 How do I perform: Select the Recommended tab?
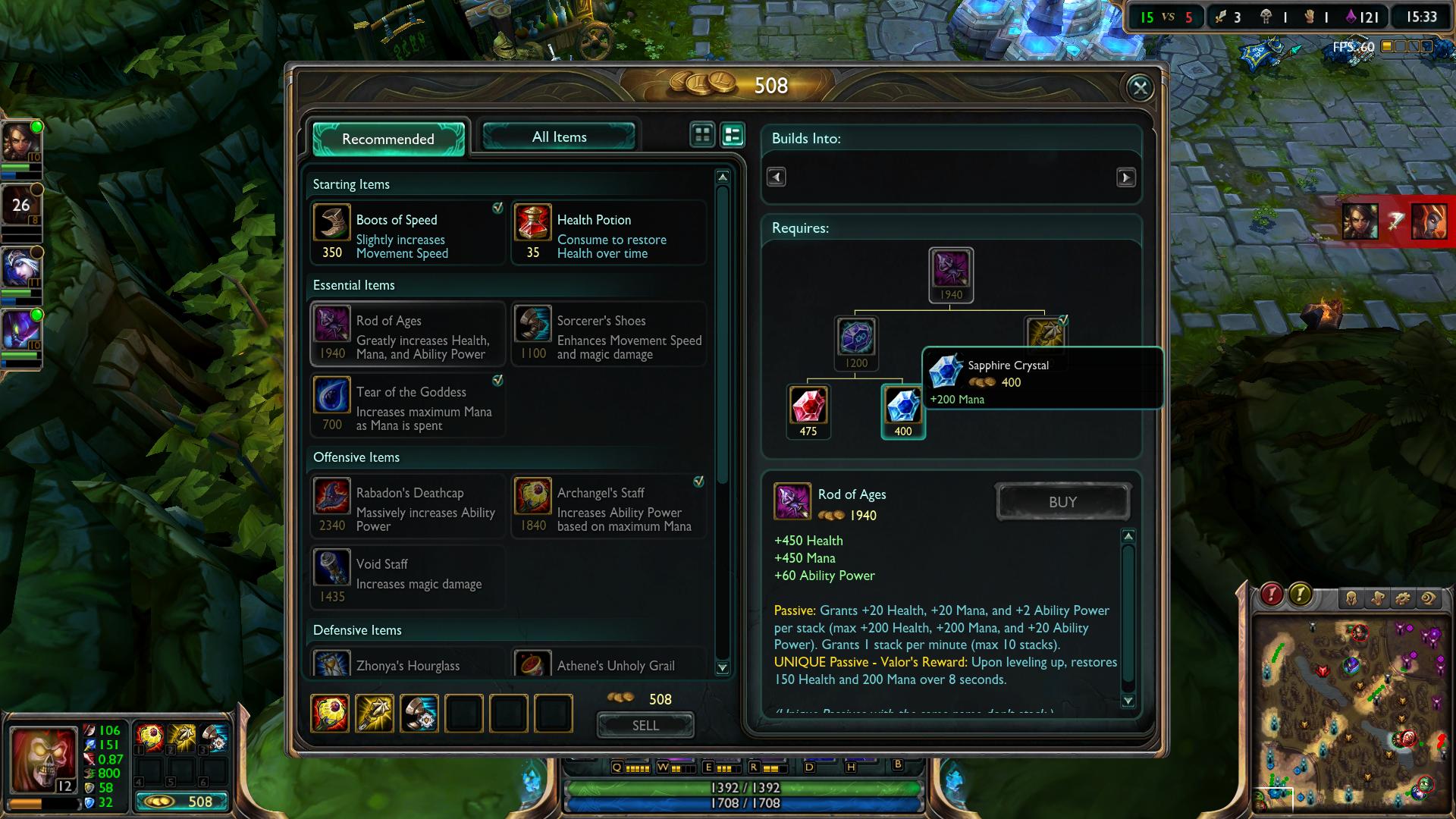[388, 139]
